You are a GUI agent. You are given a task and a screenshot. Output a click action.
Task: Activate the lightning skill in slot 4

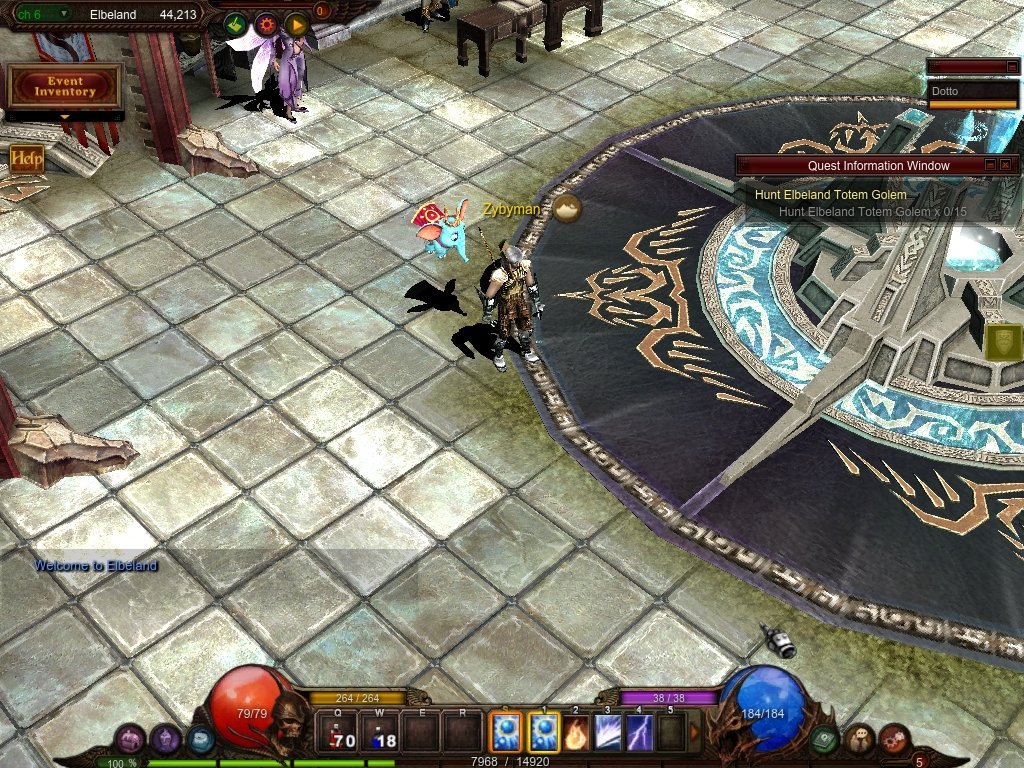[639, 733]
